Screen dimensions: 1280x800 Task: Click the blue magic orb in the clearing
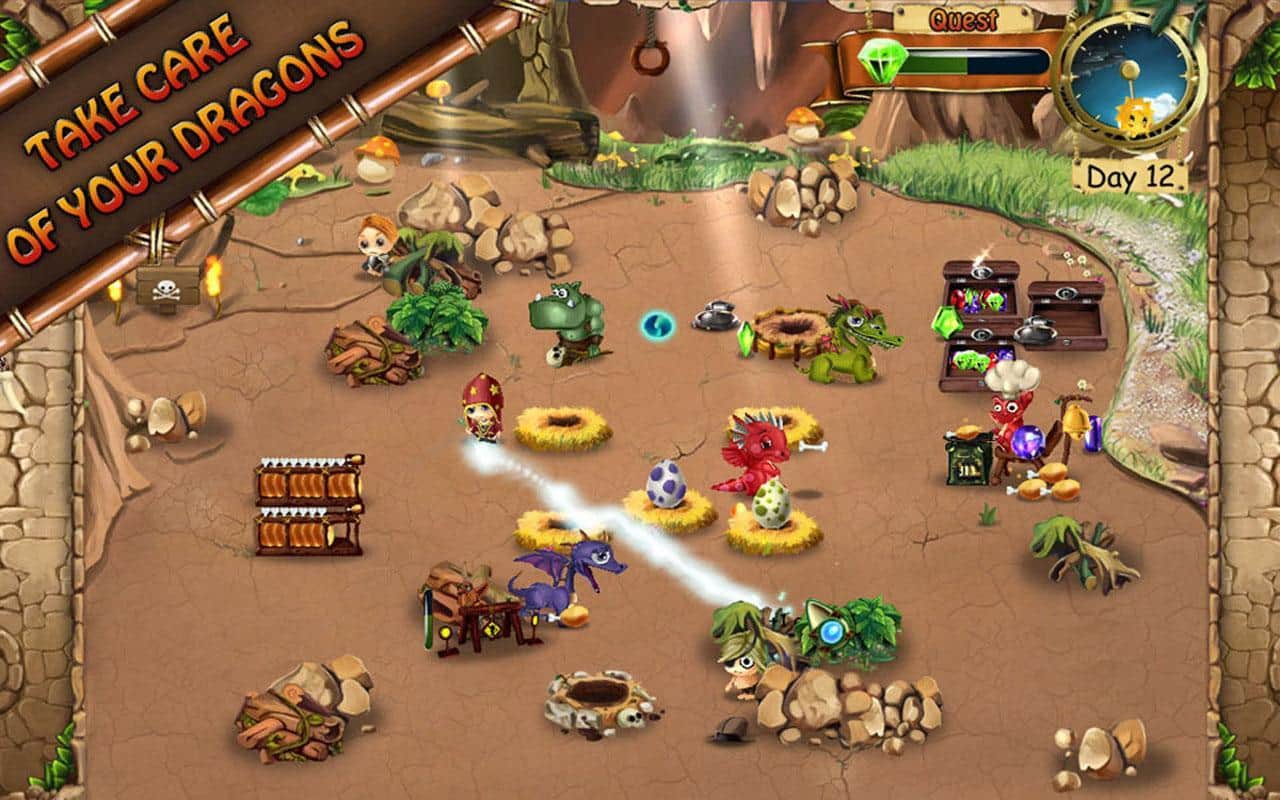coord(655,325)
